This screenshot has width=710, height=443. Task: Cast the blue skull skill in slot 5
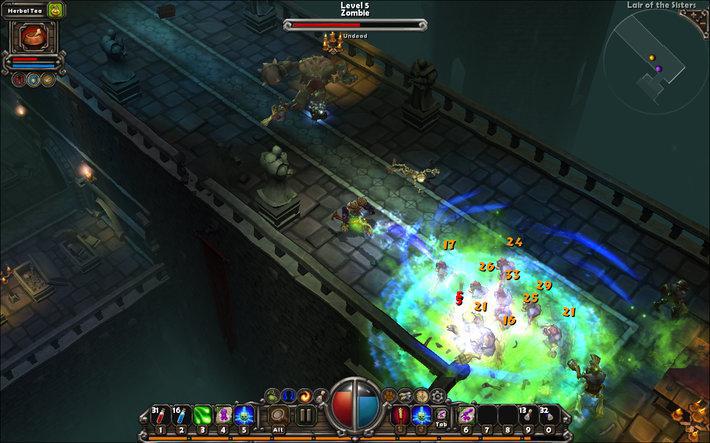(245, 415)
